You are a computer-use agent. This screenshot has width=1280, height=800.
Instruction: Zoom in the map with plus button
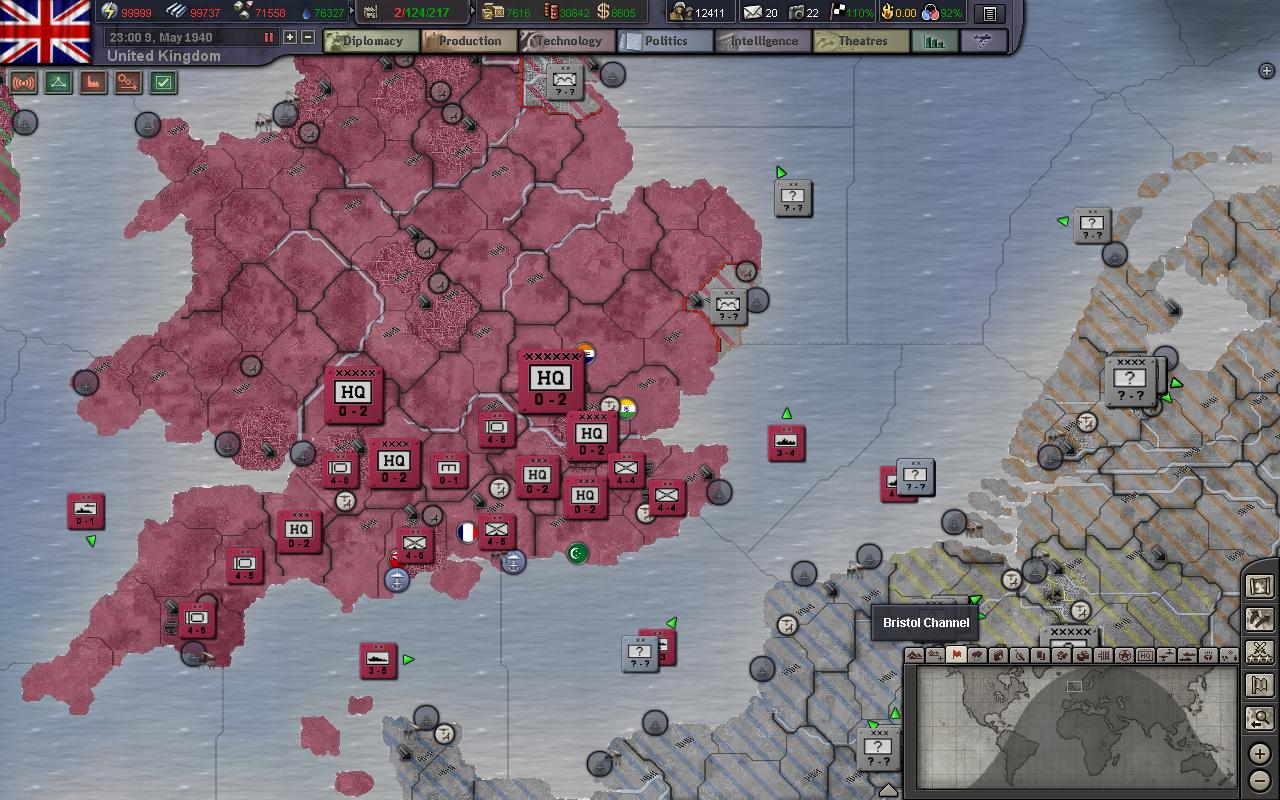(x=1260, y=754)
